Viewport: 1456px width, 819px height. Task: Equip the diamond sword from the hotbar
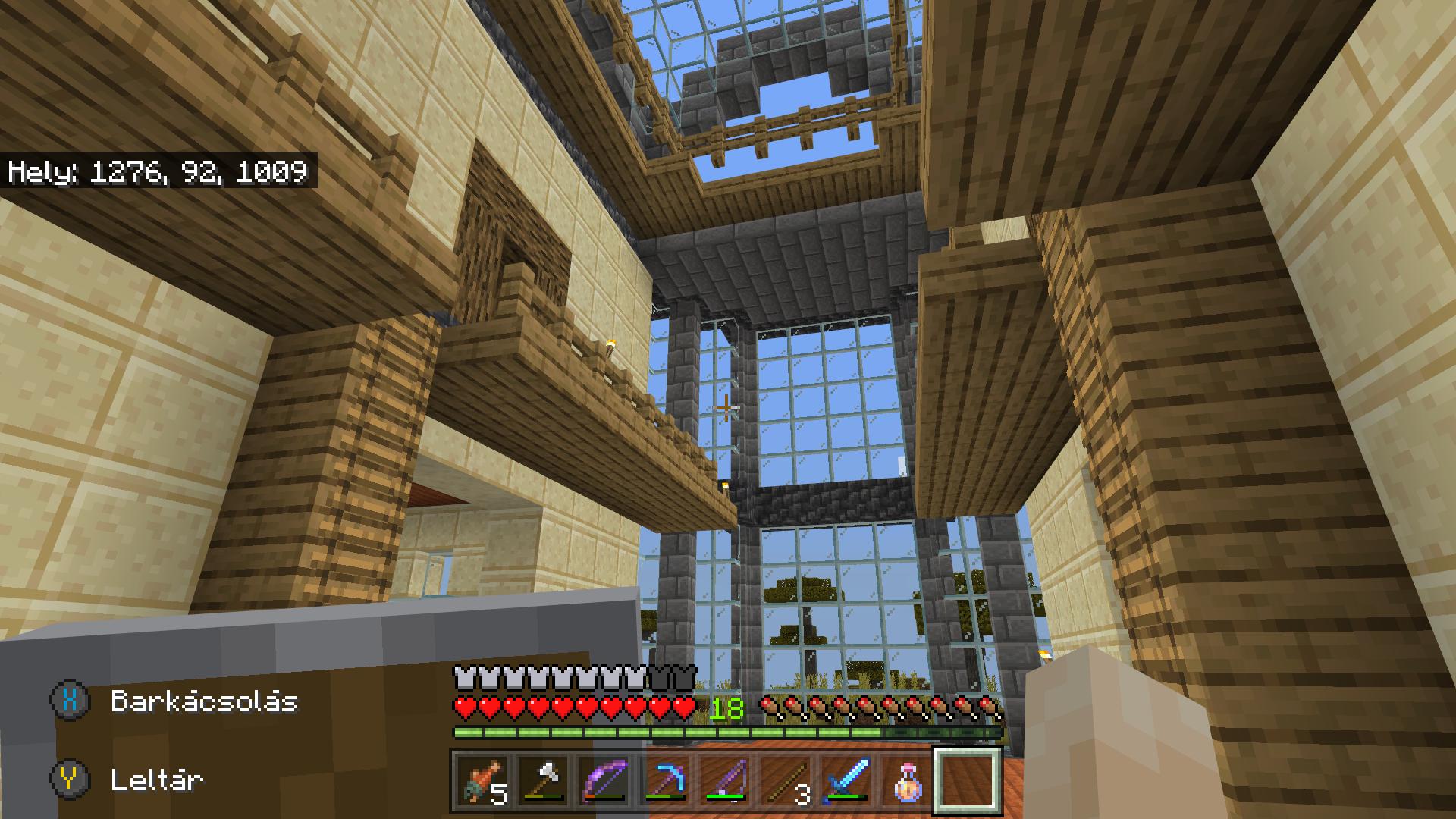click(847, 780)
